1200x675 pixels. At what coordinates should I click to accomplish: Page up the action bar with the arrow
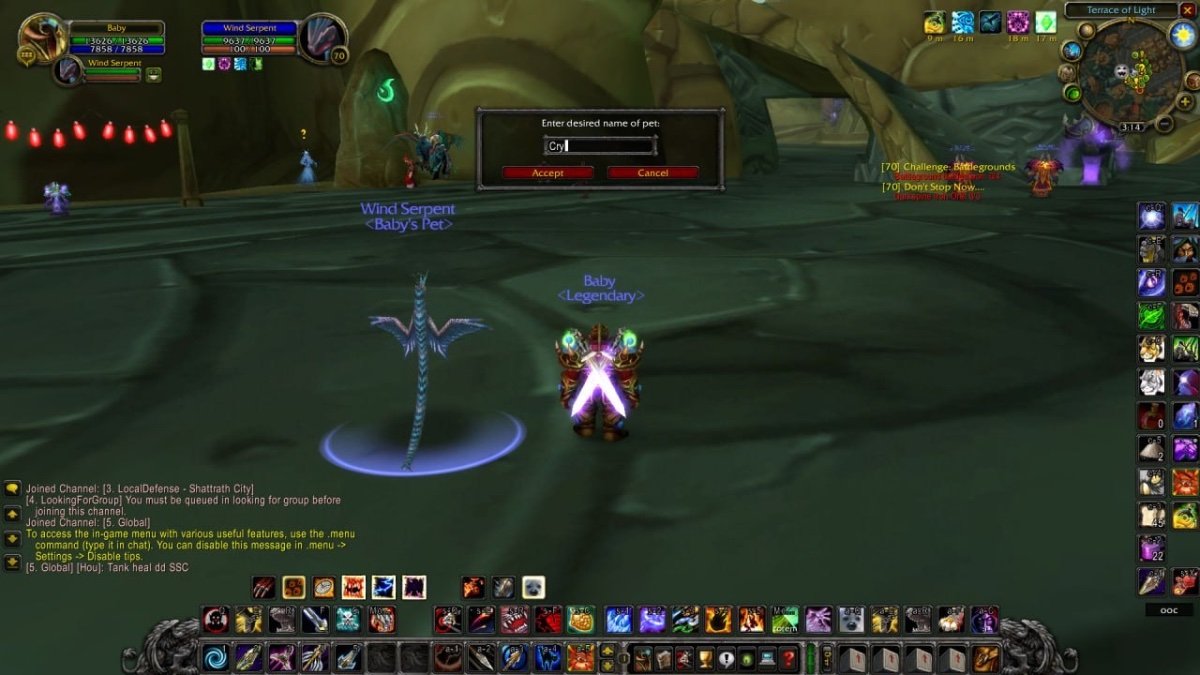[x=607, y=651]
